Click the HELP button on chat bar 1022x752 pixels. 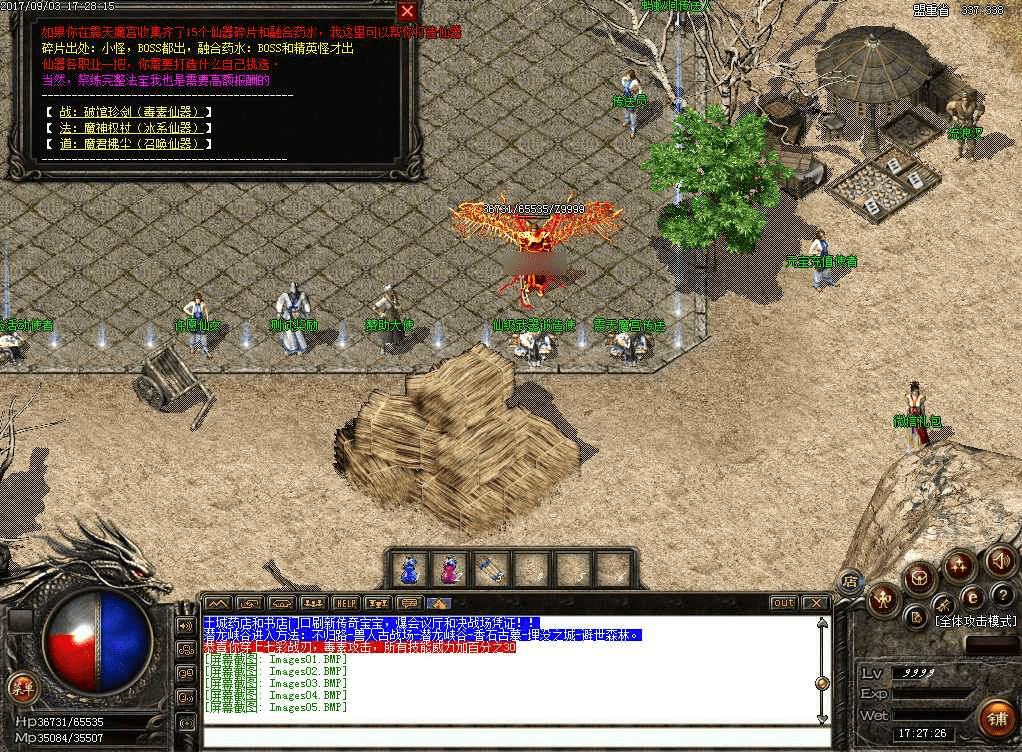[x=345, y=603]
